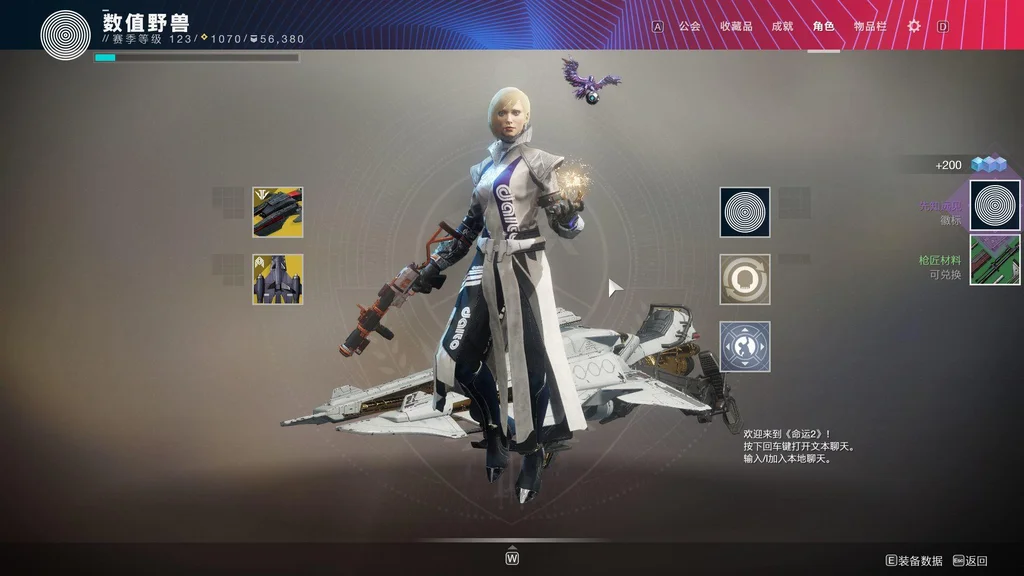Select the red sparrow vehicle slot

point(278,212)
